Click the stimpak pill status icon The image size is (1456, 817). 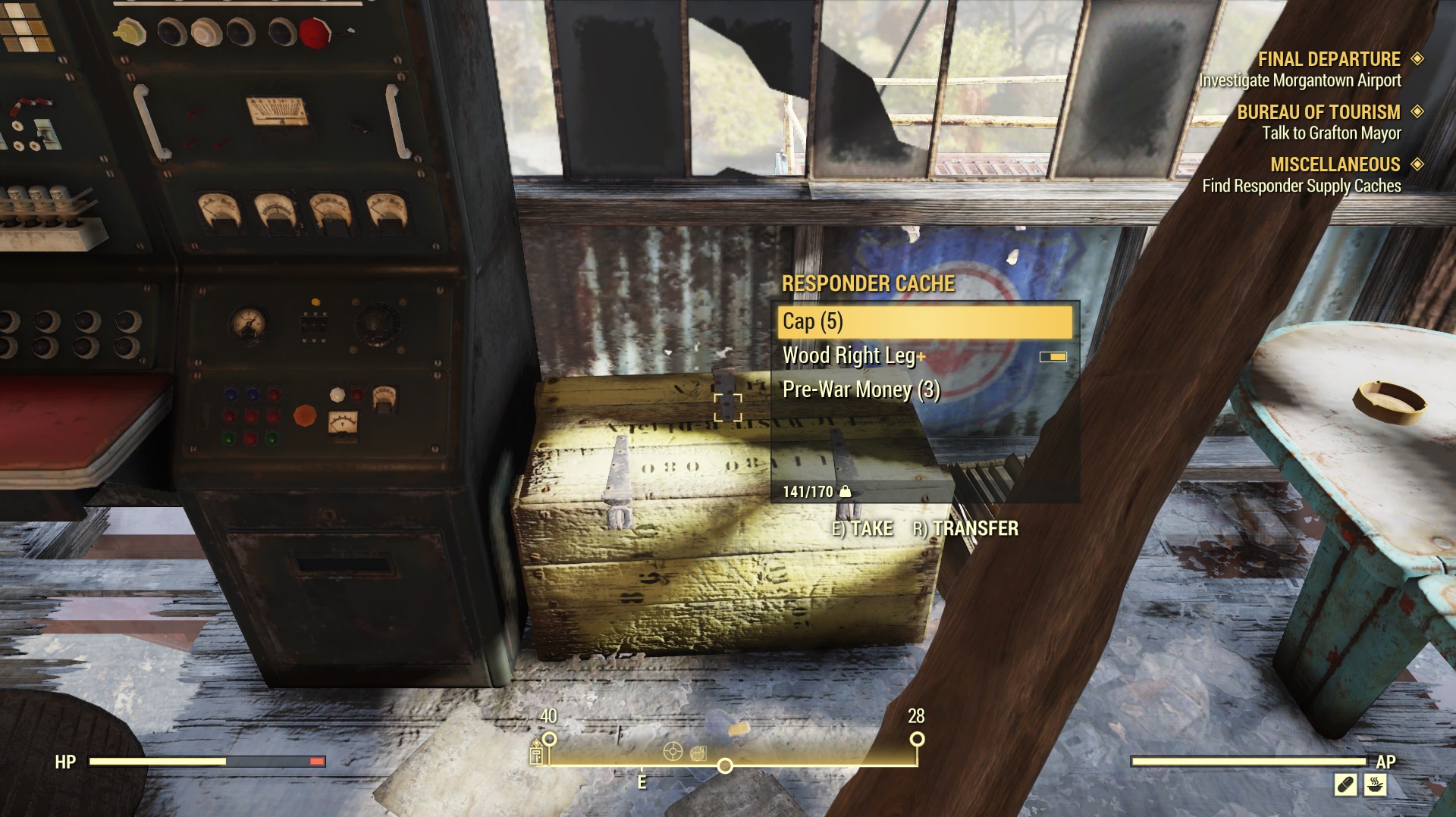click(1345, 784)
